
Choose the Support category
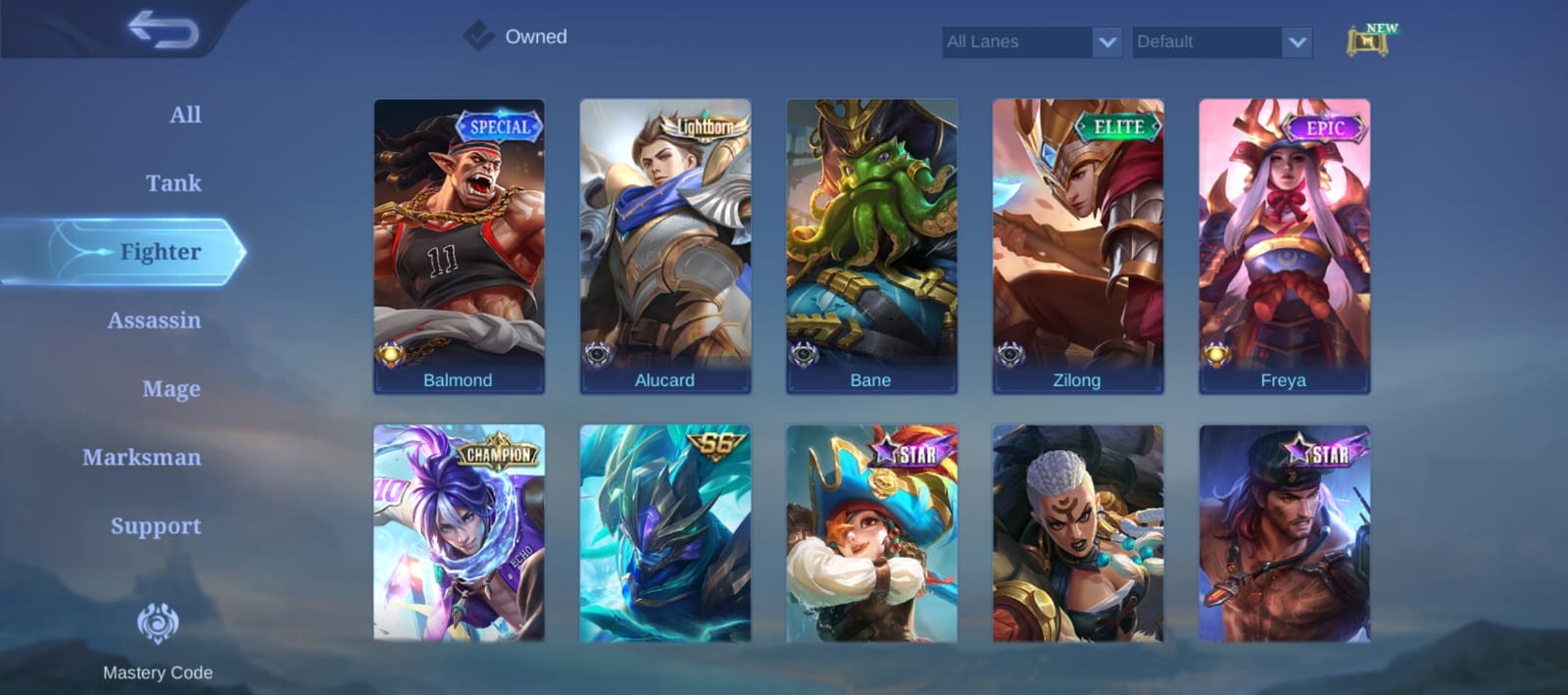155,526
